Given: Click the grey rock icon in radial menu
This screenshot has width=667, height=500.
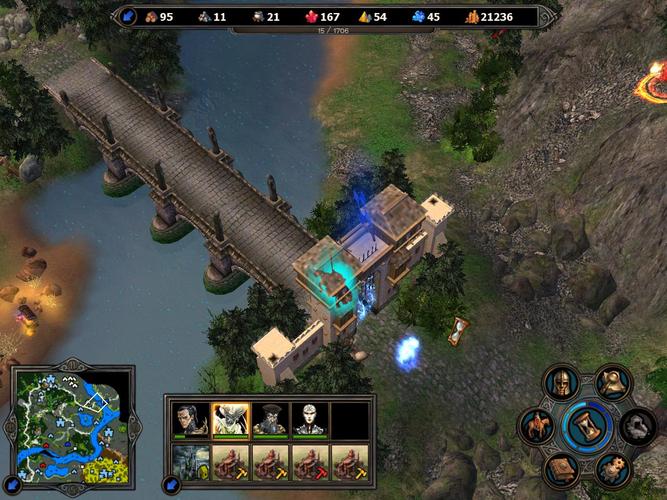Looking at the screenshot, I should coord(636,428).
